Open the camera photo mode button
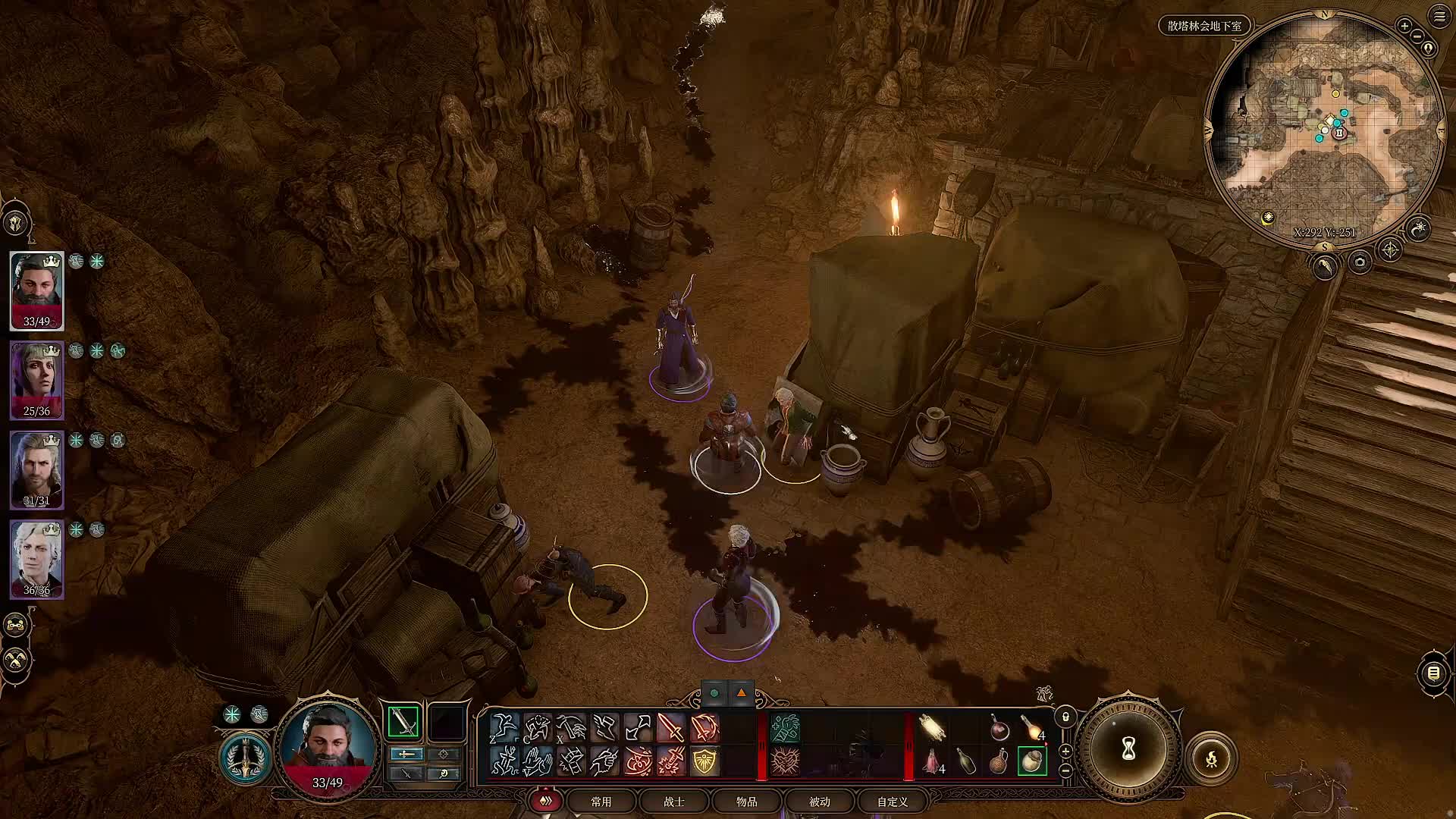The width and height of the screenshot is (1456, 819). point(1360,262)
